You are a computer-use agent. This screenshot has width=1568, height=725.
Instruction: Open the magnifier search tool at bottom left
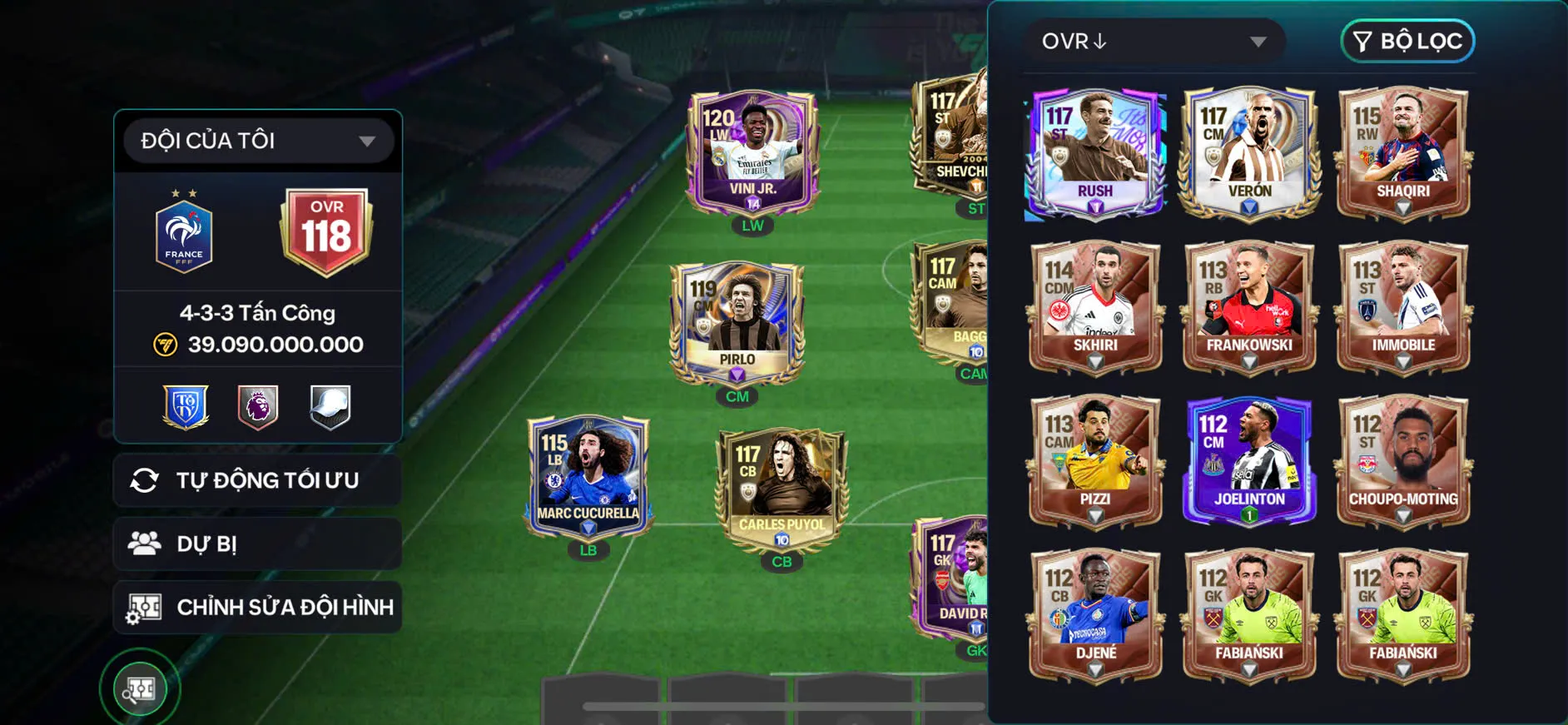(140, 688)
